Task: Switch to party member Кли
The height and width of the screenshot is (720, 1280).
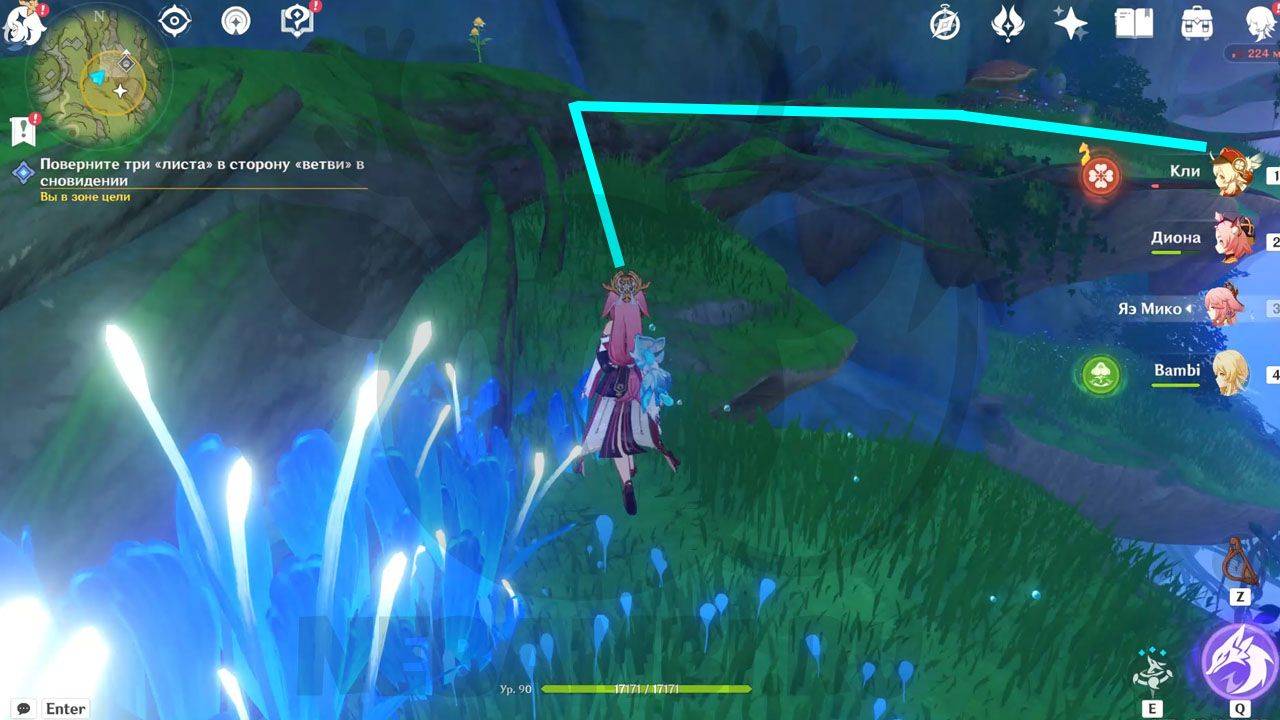Action: point(1234,174)
